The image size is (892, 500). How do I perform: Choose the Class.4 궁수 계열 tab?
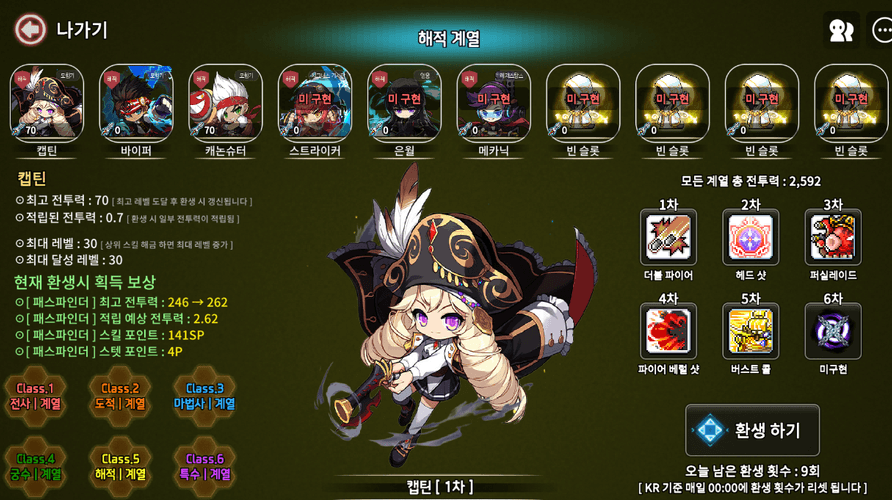[35, 466]
